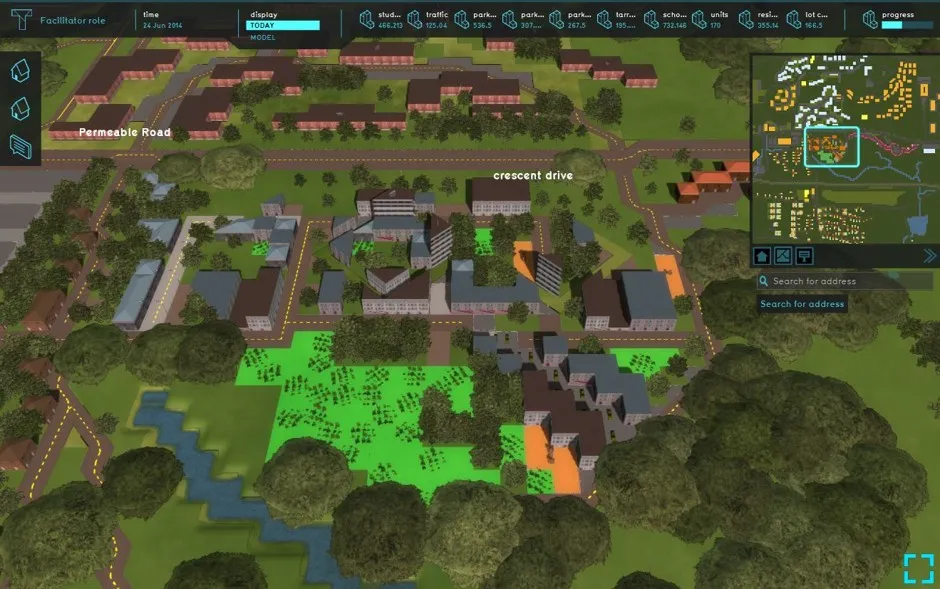940x589 pixels.
Task: Toggle fullscreen with the corner bracket icon
Action: (917, 568)
